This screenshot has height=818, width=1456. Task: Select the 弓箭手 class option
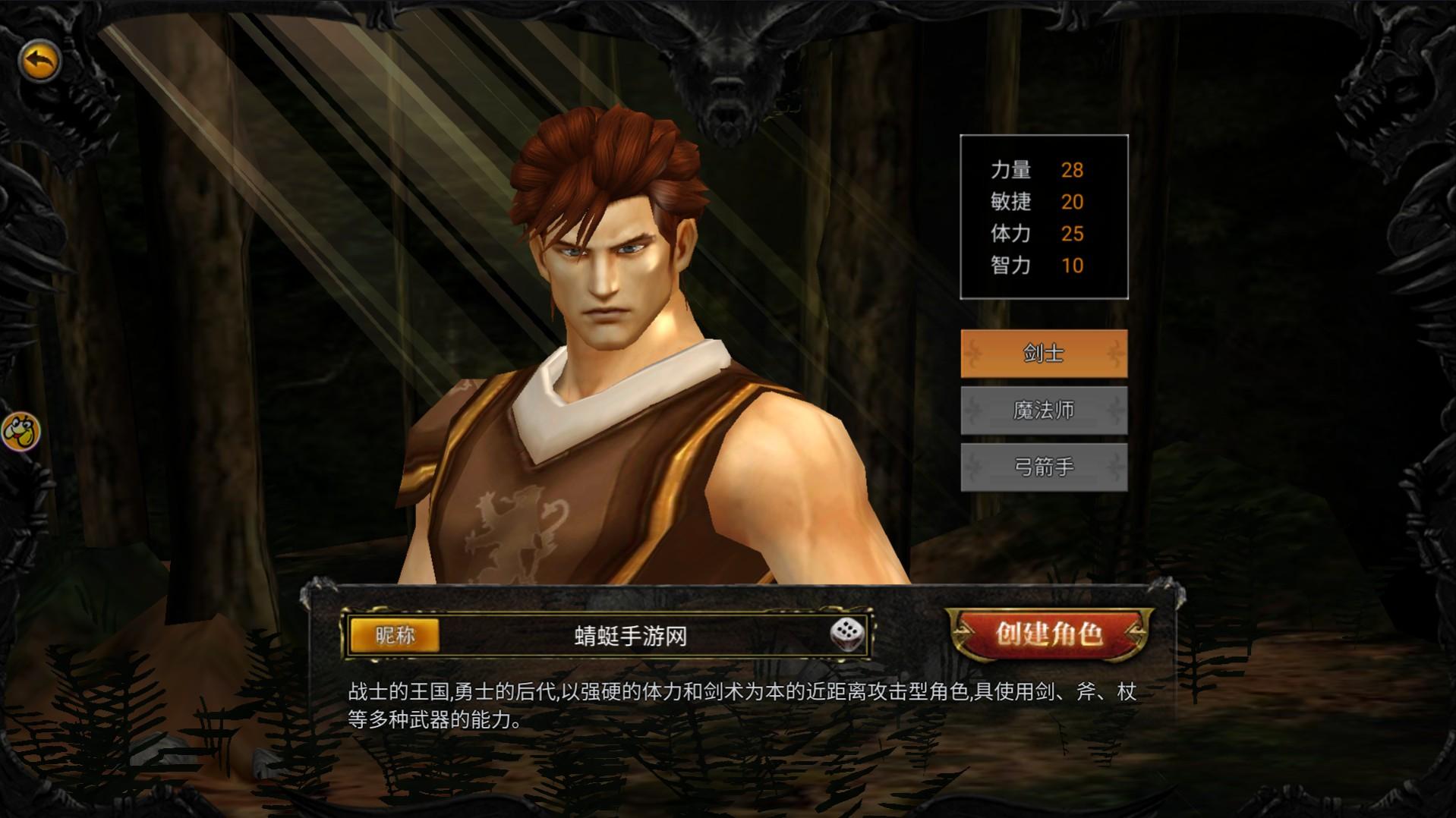pyautogui.click(x=1044, y=467)
